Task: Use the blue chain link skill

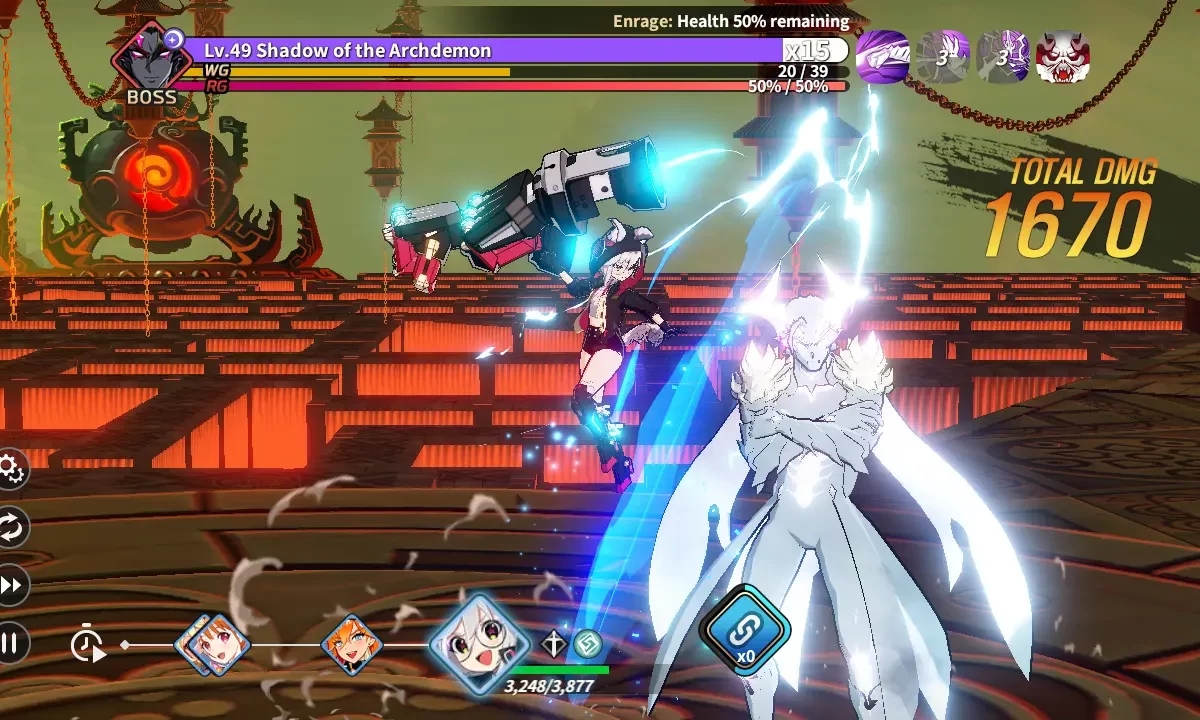Action: click(x=745, y=629)
